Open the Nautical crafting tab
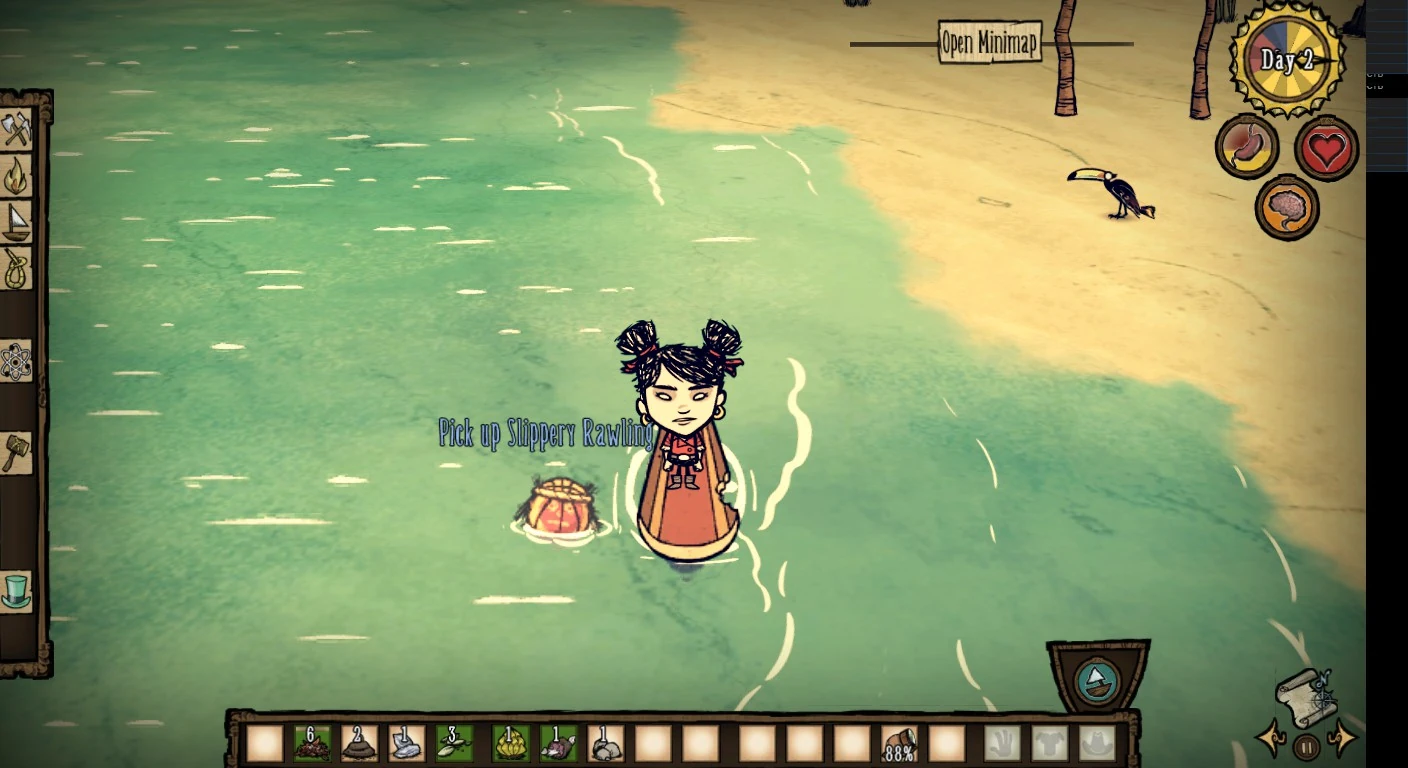Screen dimensions: 1408x768 pos(17,222)
